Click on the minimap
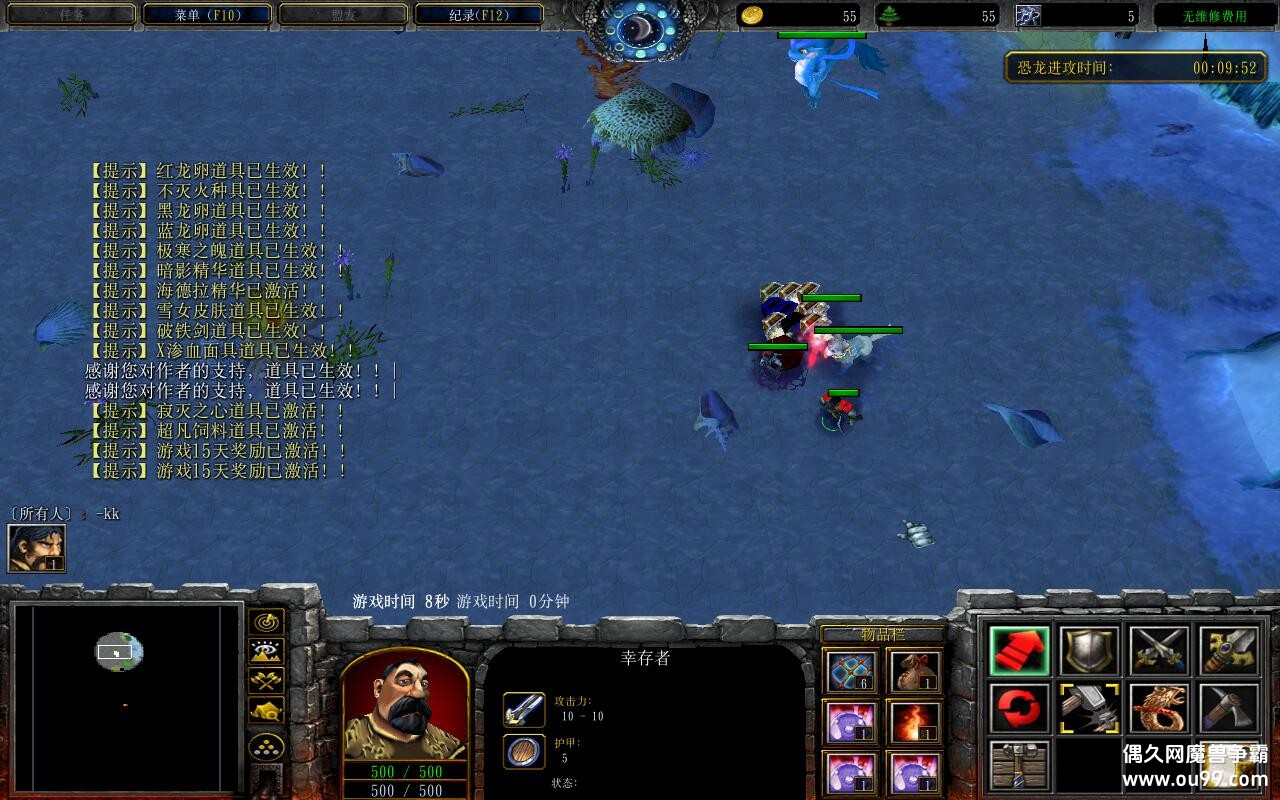Viewport: 1280px width, 800px height. point(126,697)
